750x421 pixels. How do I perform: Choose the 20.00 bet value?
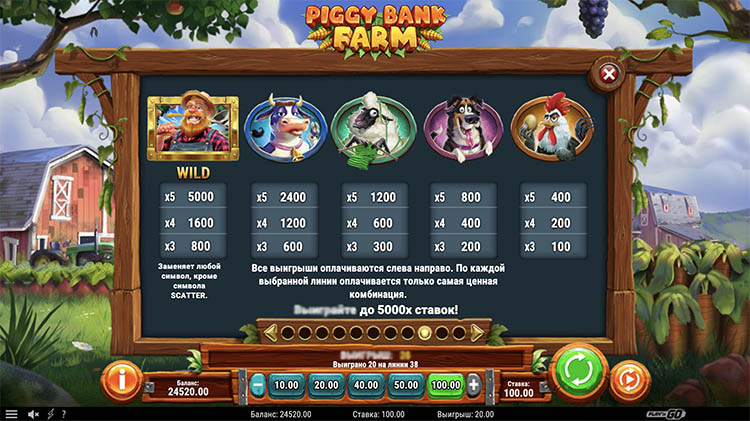click(327, 384)
